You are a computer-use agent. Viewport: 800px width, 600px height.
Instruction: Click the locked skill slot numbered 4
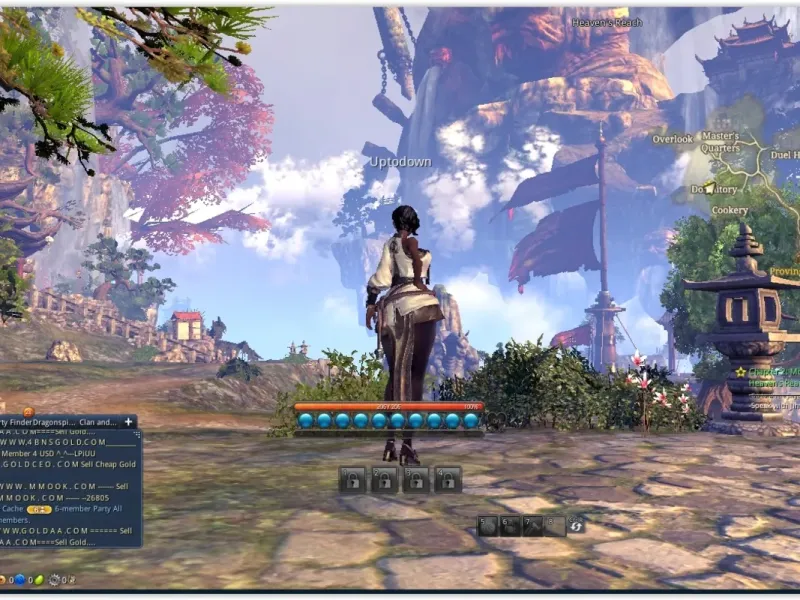(448, 480)
